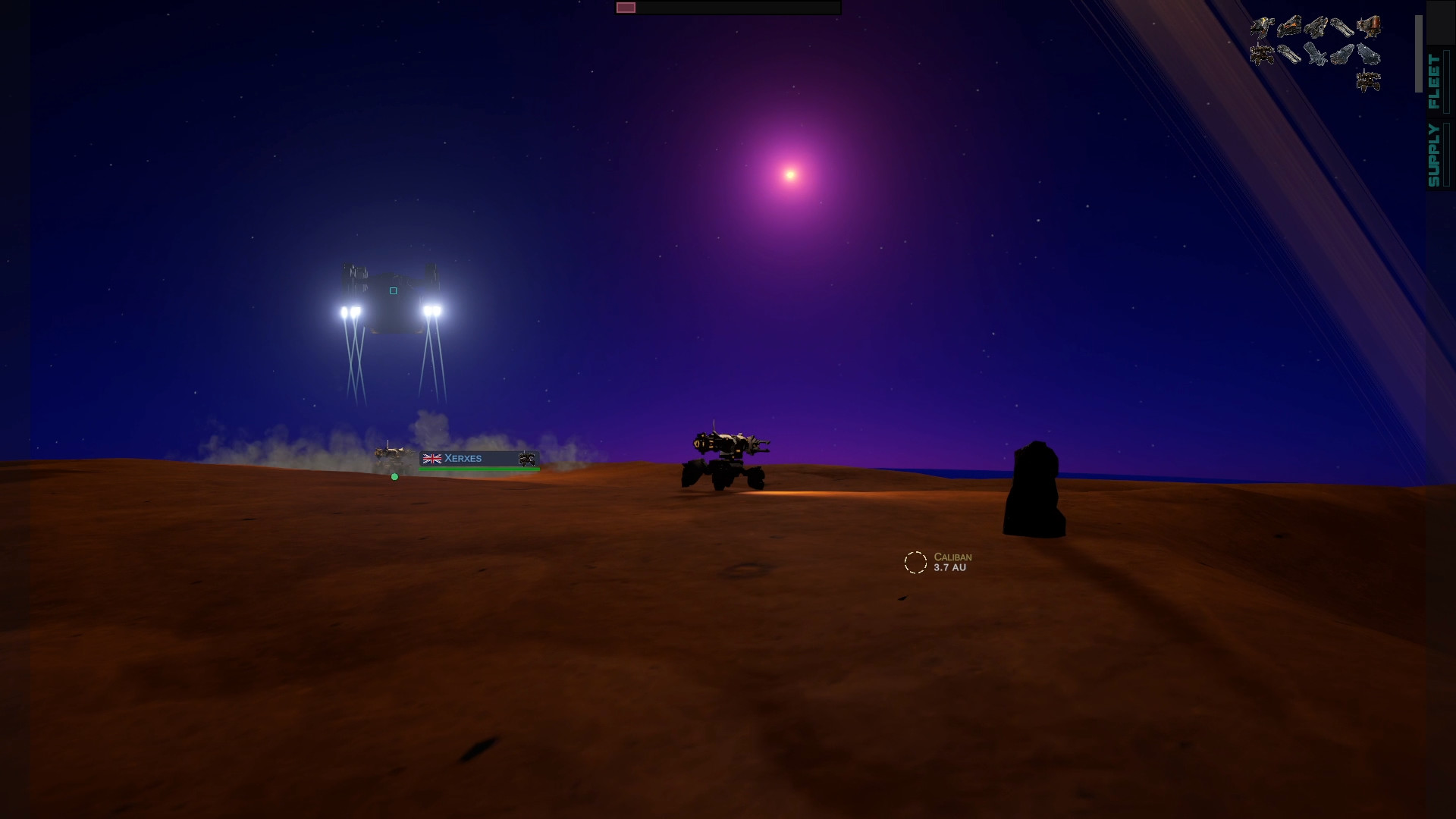The image size is (1456, 819).
Task: Click the scrollbar beside the fleet icons
Action: pos(1419,53)
